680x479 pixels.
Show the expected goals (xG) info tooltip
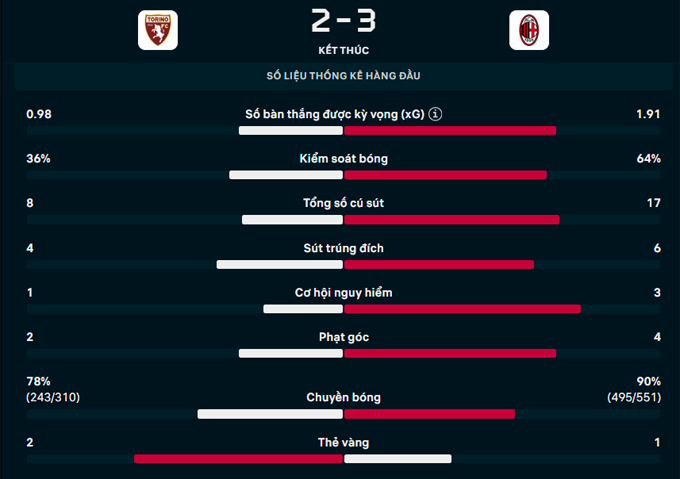coord(436,115)
